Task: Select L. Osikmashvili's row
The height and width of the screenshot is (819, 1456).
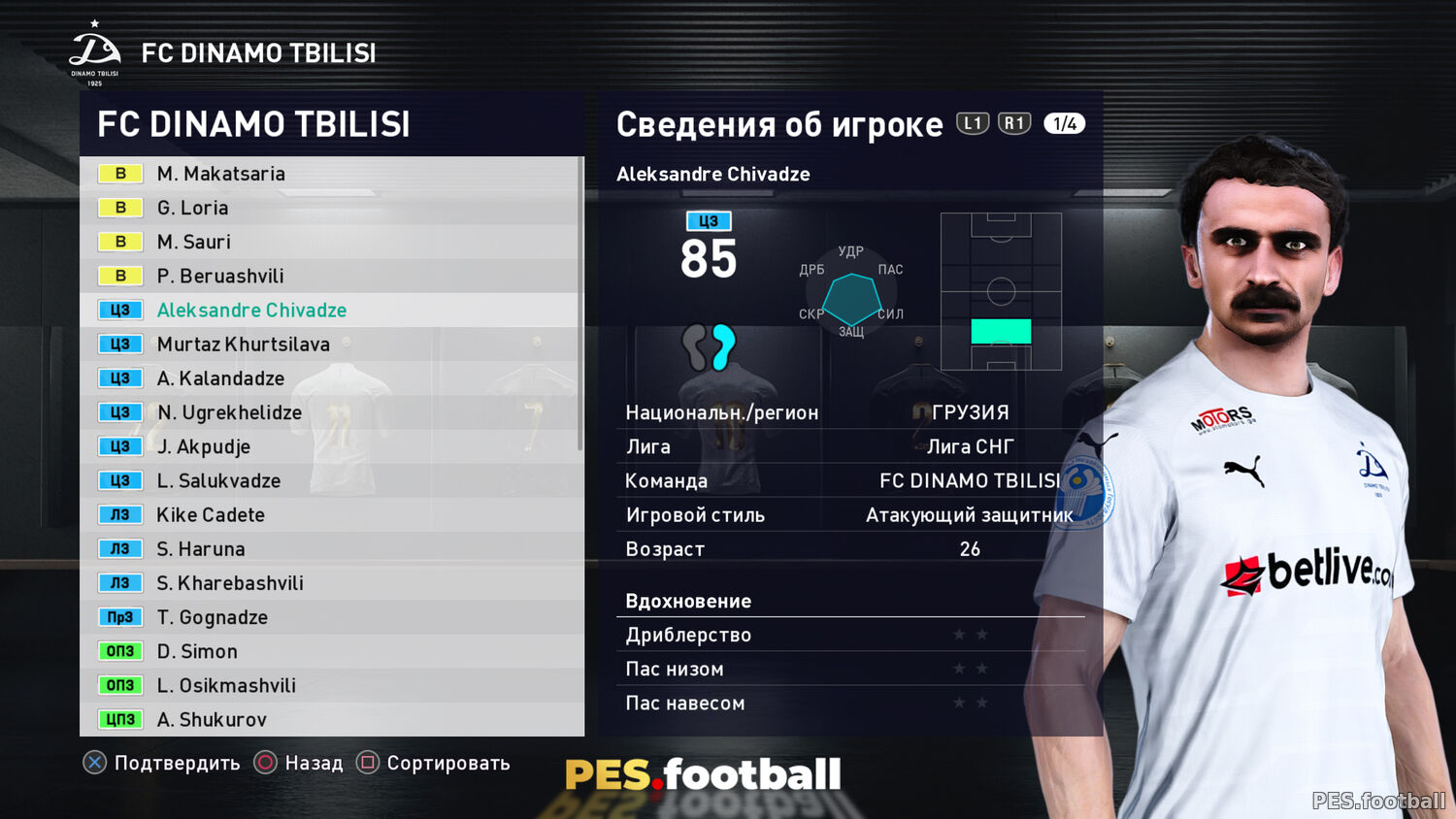Action: point(226,685)
